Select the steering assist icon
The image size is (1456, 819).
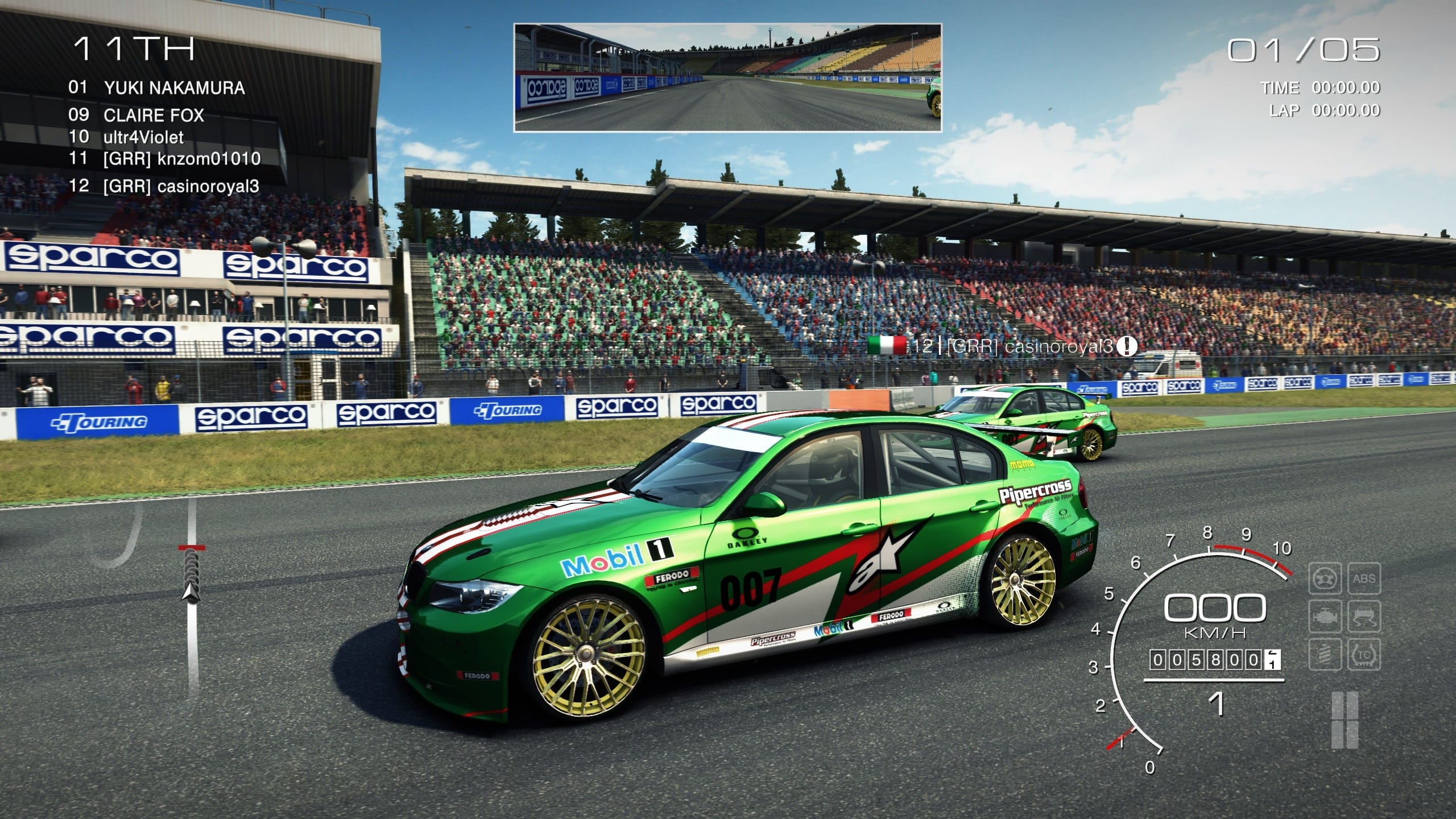1325,578
